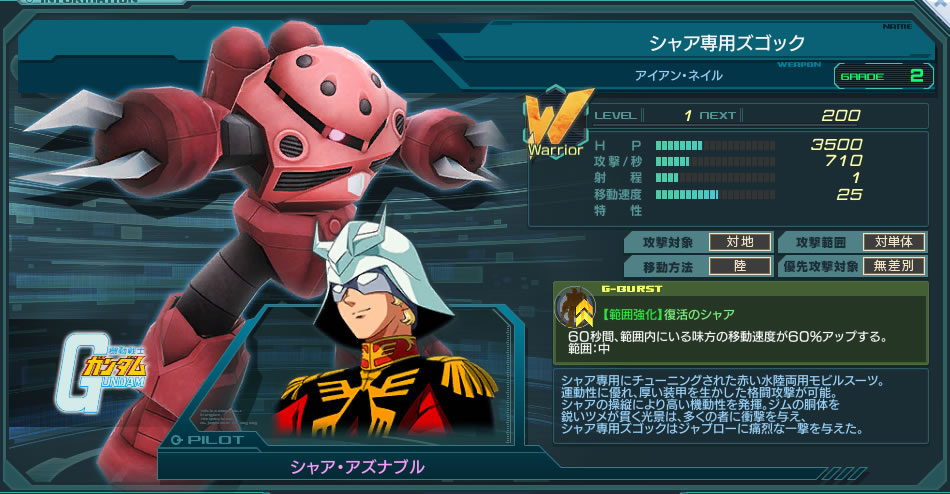Select the GRADE 2 badge
This screenshot has width=950, height=494.
pyautogui.click(x=881, y=75)
